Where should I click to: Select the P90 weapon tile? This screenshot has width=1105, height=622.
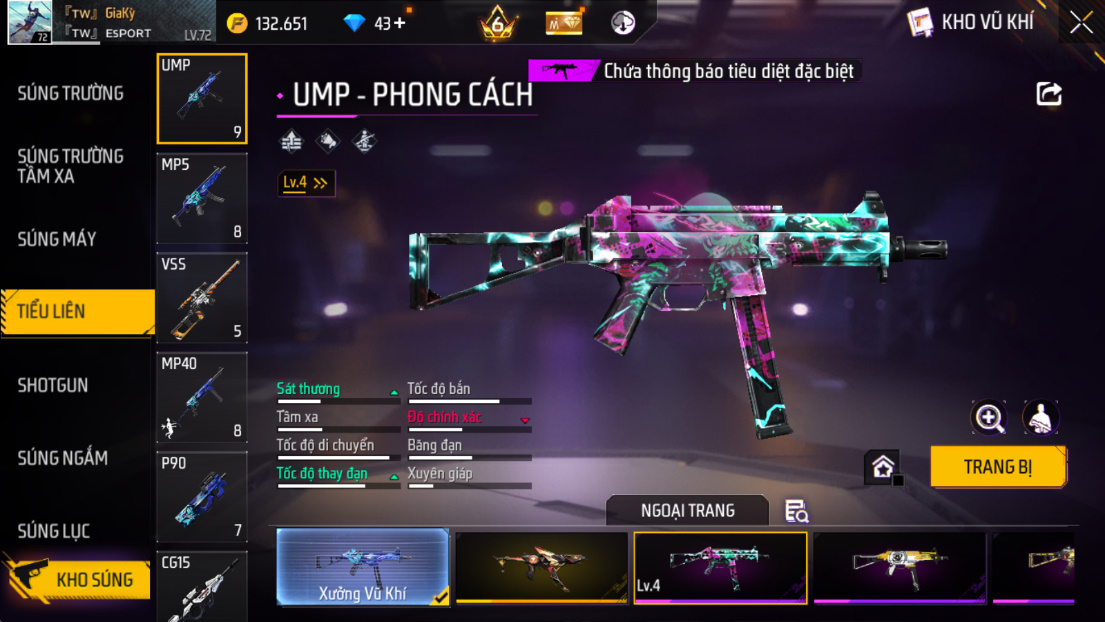click(x=202, y=496)
